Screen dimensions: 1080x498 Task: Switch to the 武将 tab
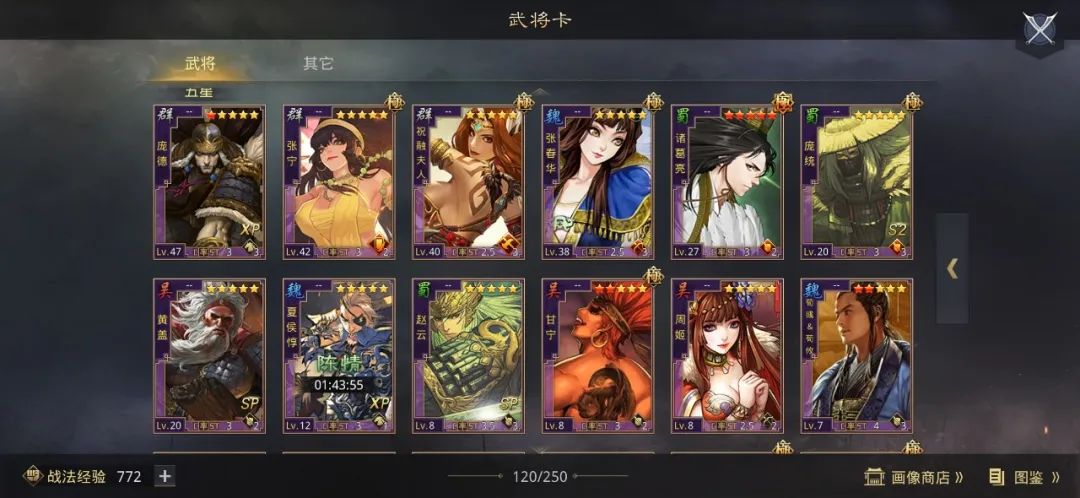point(200,64)
